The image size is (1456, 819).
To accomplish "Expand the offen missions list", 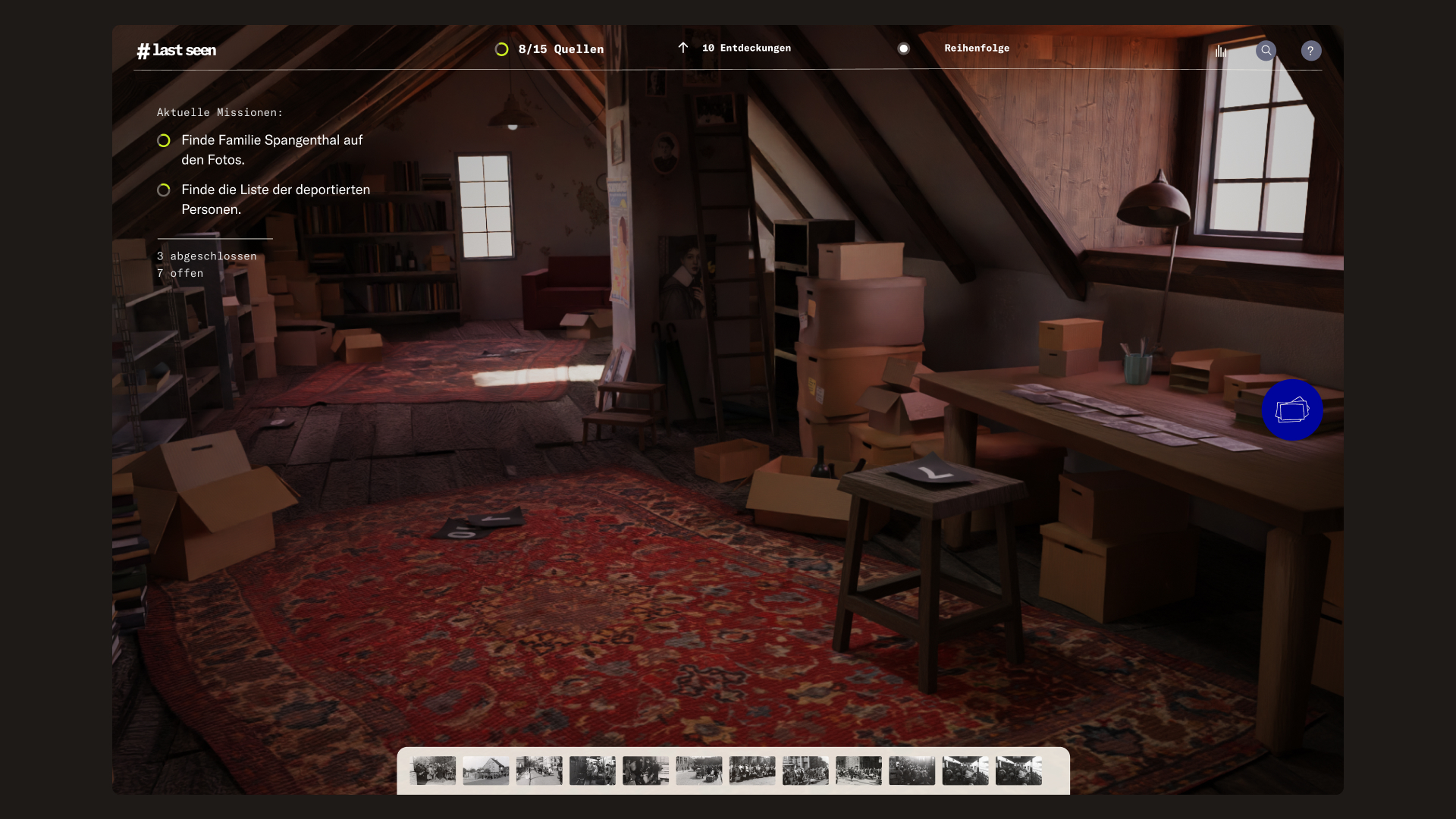I will tap(180, 273).
